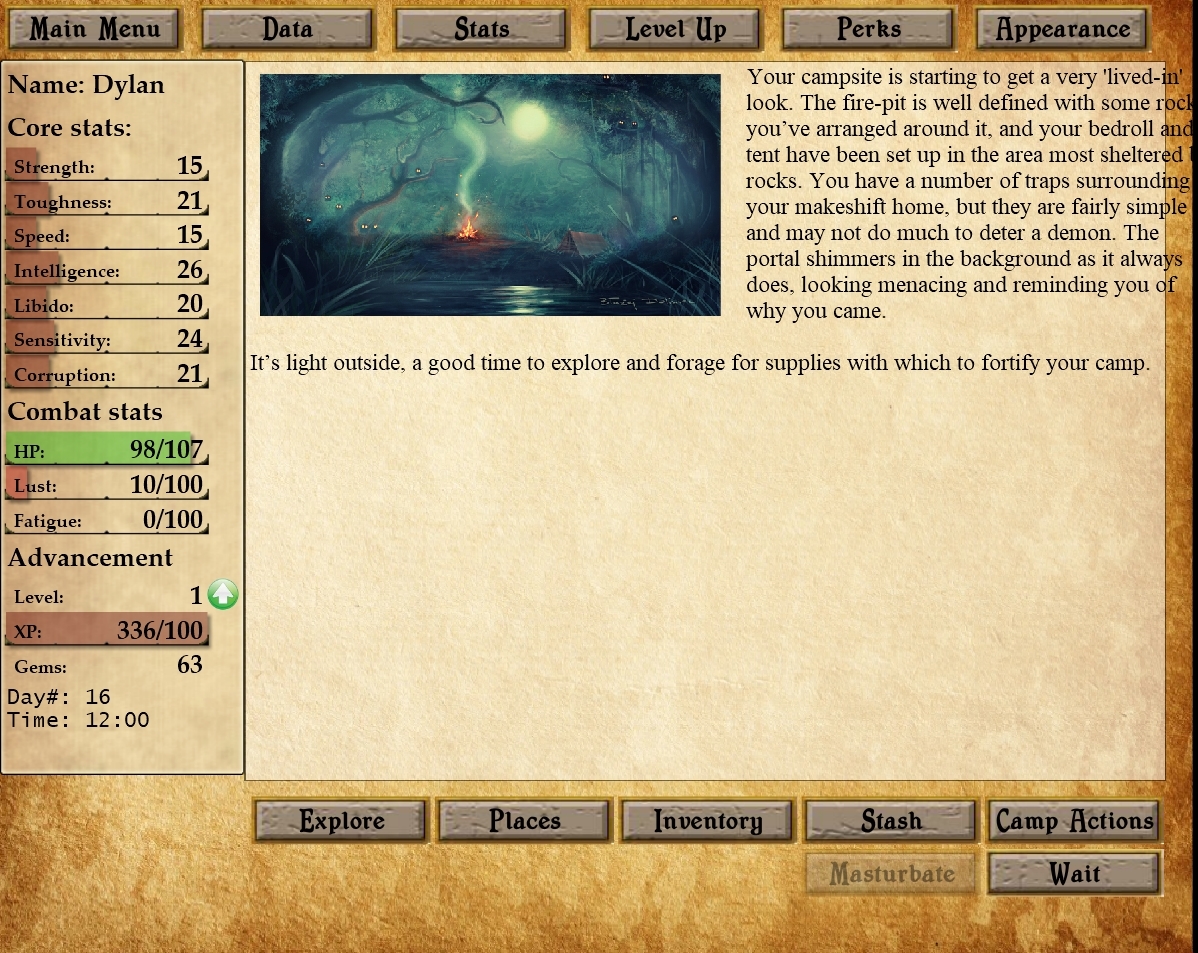Open the Inventory
Viewport: 1198px width, 953px height.
(708, 821)
